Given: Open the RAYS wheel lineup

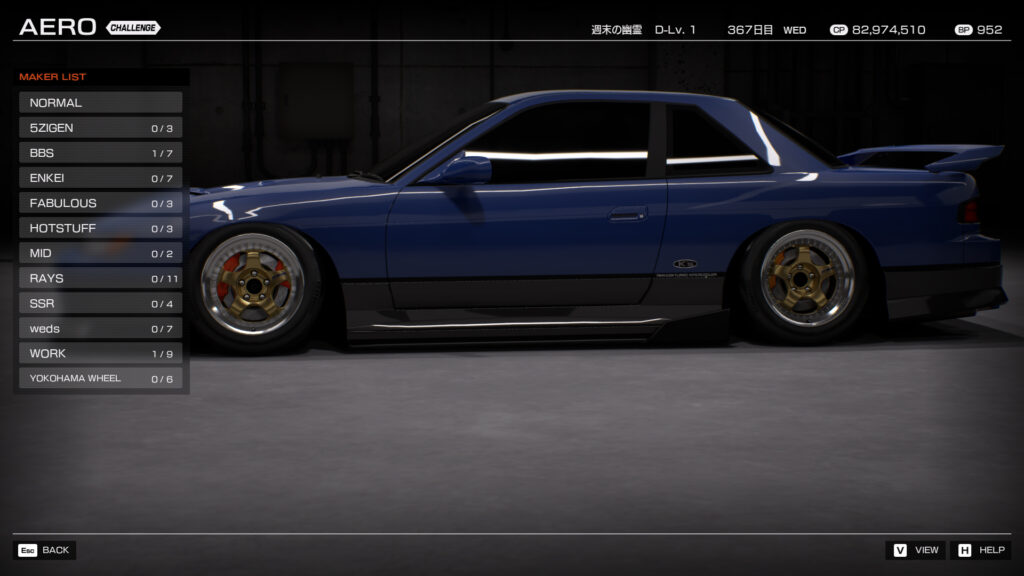Looking at the screenshot, I should (100, 278).
